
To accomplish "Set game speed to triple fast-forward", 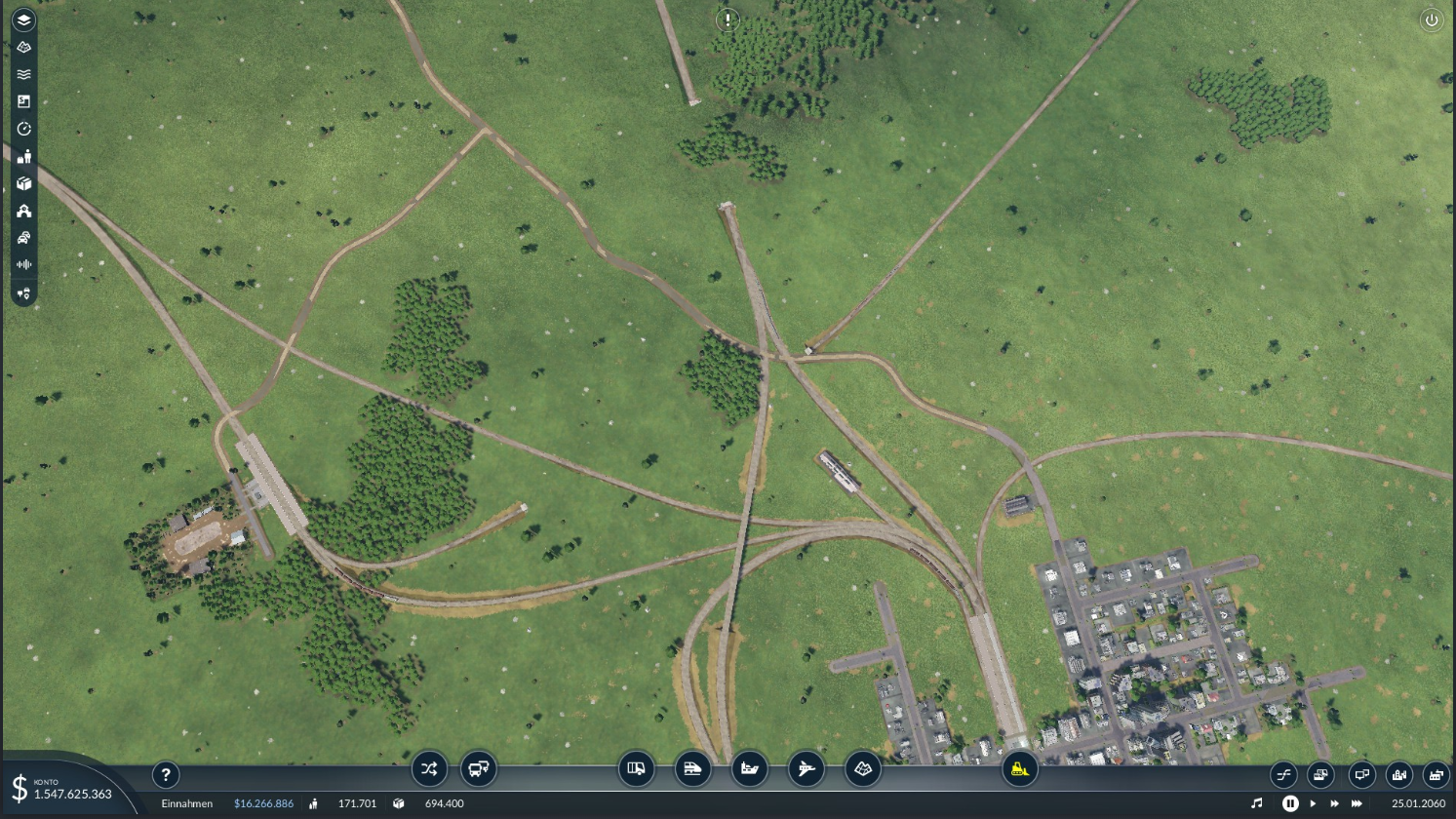I will [1357, 803].
